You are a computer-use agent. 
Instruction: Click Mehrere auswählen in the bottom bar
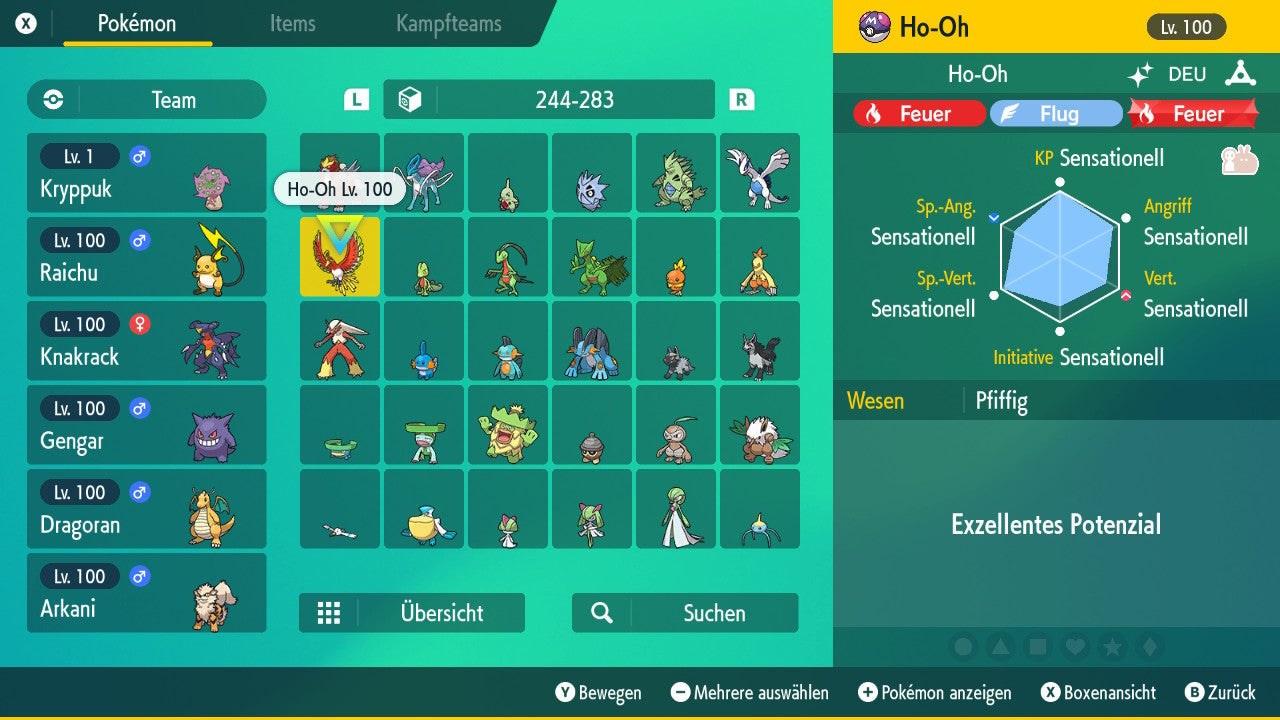(x=753, y=692)
